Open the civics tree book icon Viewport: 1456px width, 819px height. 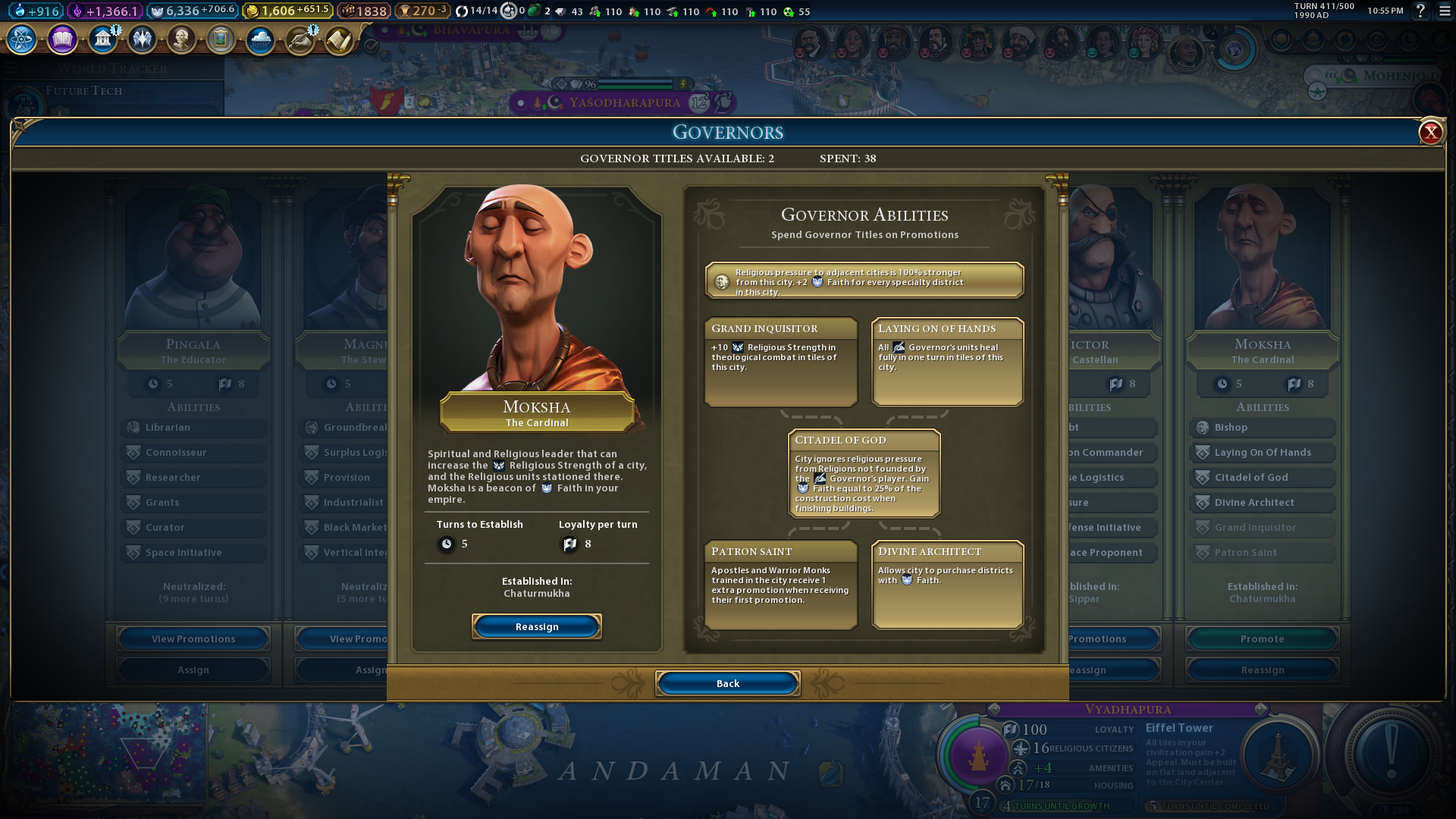tap(62, 39)
